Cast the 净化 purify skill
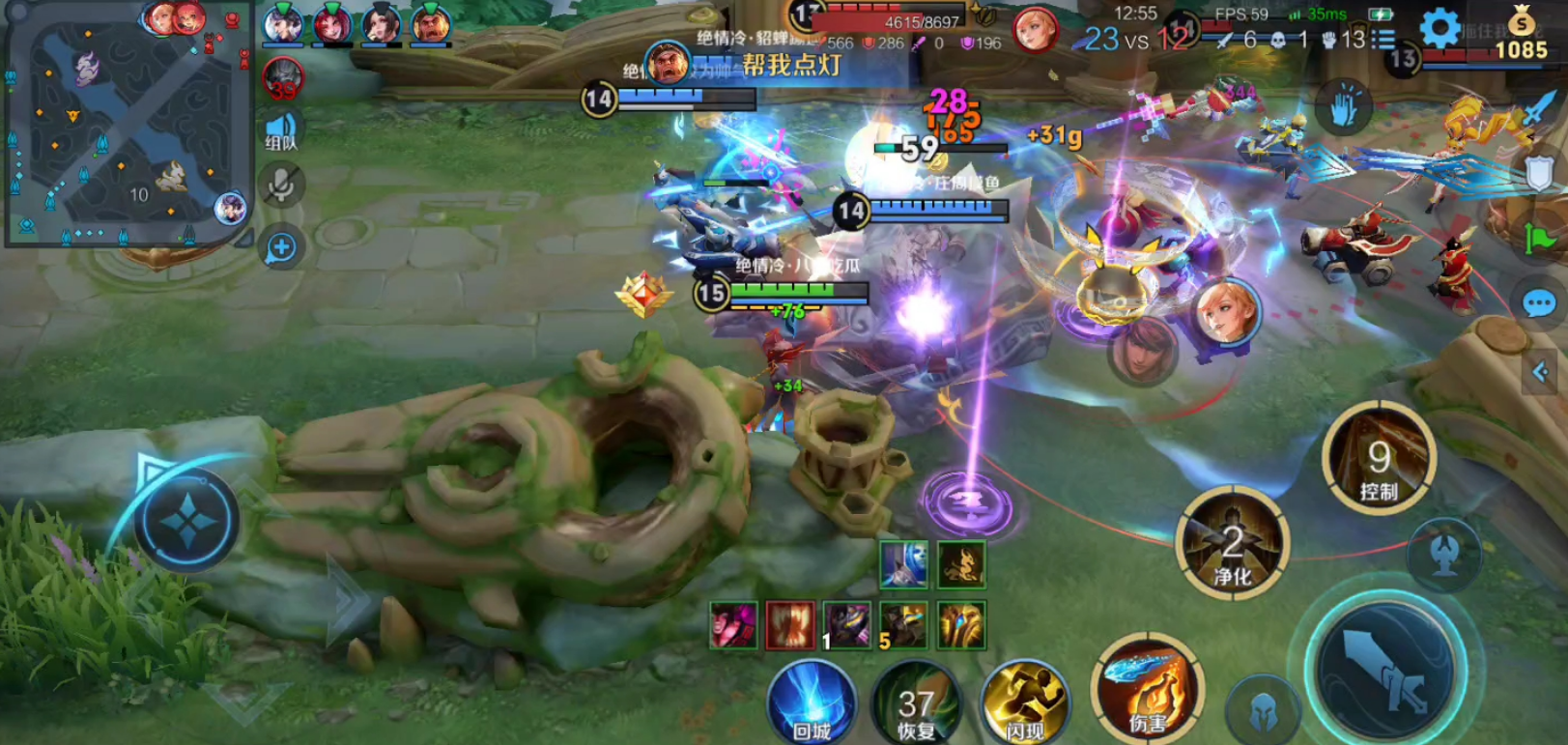The height and width of the screenshot is (745, 1568). tap(1232, 546)
